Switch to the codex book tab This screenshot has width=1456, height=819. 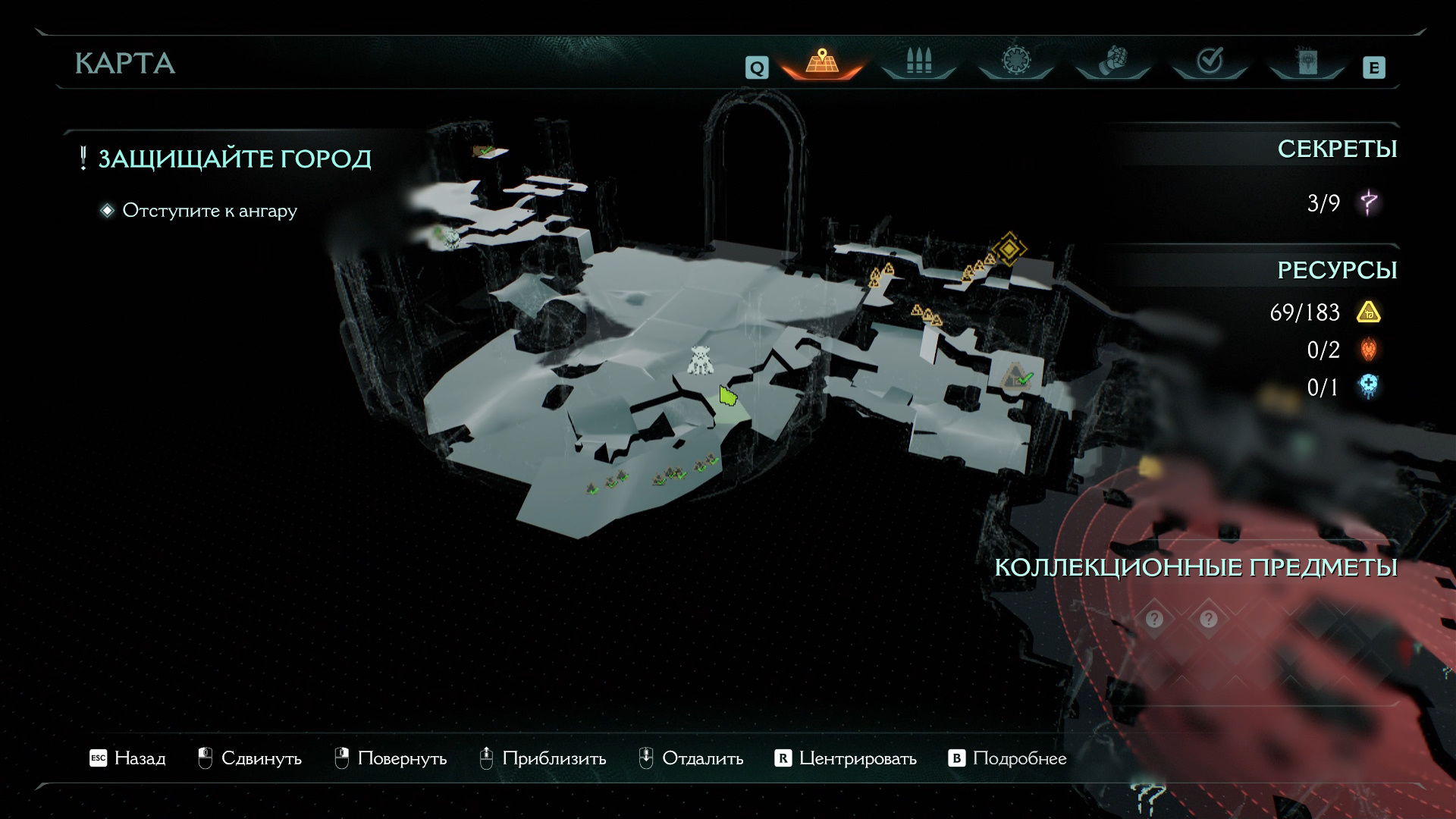point(1307,62)
